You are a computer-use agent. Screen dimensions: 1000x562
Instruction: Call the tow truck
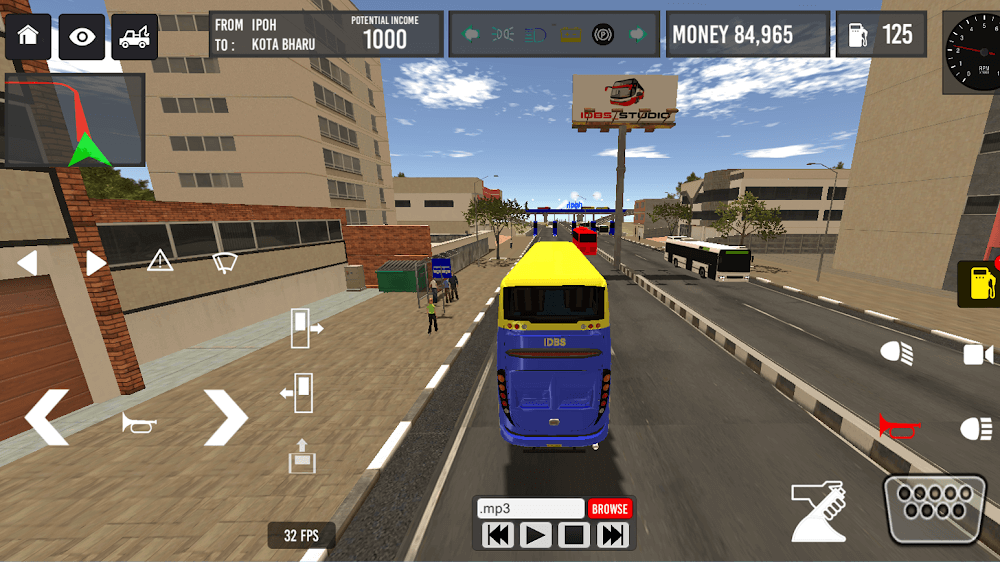133,37
